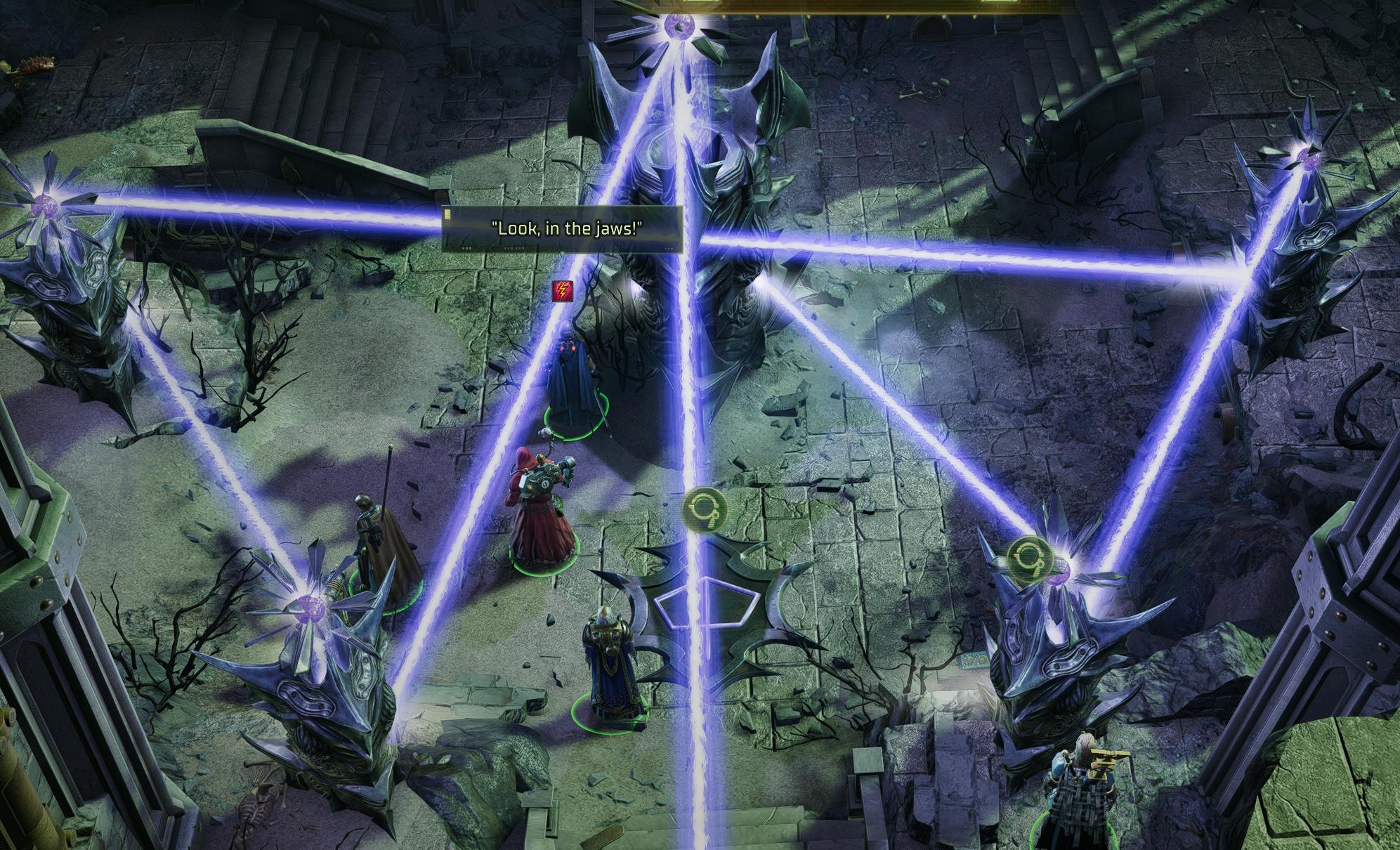Viewport: 1400px width, 850px height.
Task: Click the red lightning status icon
Action: (563, 291)
